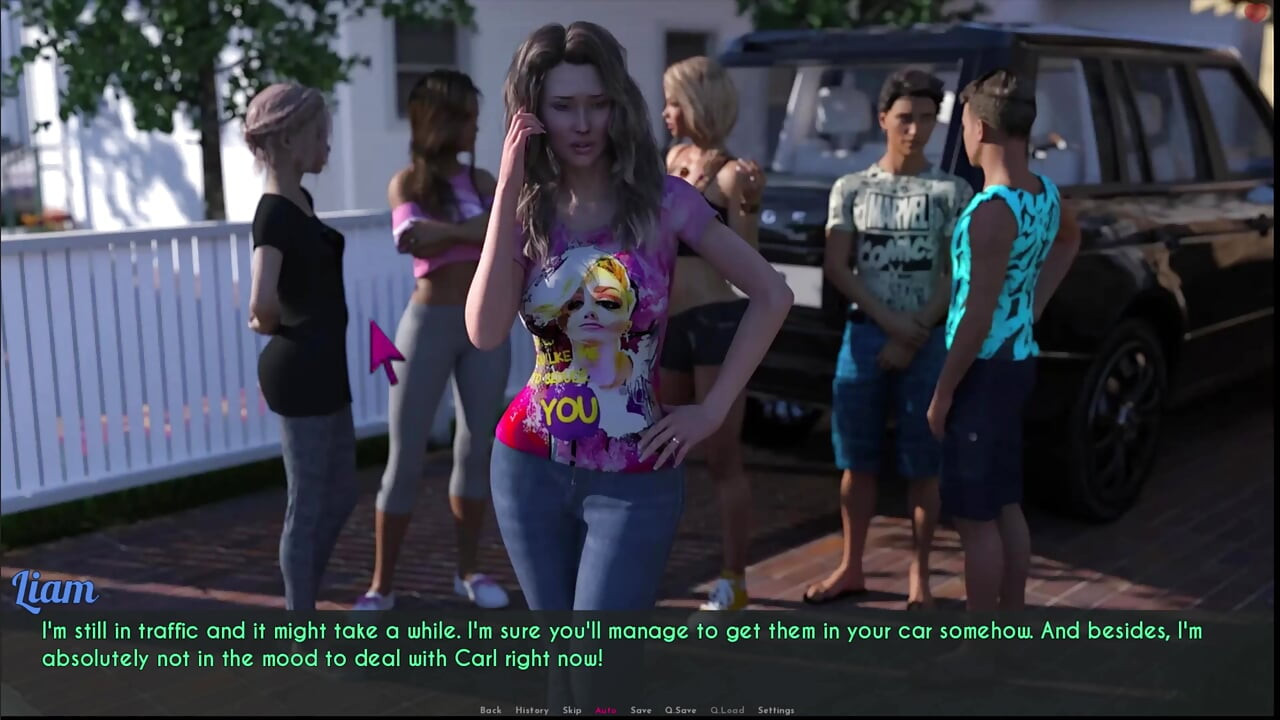Quick save with Q.Save
The width and height of the screenshot is (1280, 720).
[680, 710]
